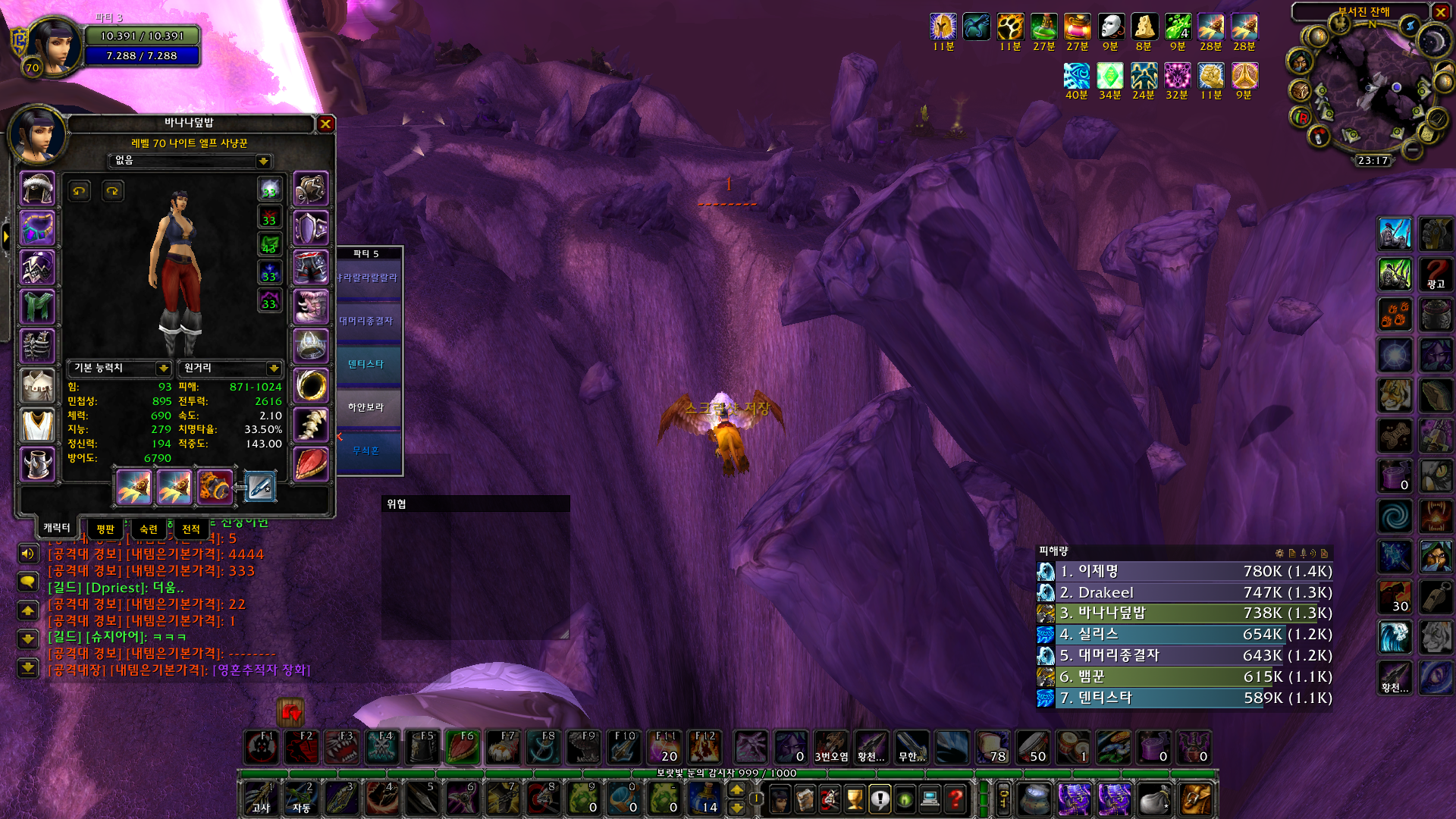Open the red question mark help menu
This screenshot has width=1456, height=819.
(x=956, y=799)
